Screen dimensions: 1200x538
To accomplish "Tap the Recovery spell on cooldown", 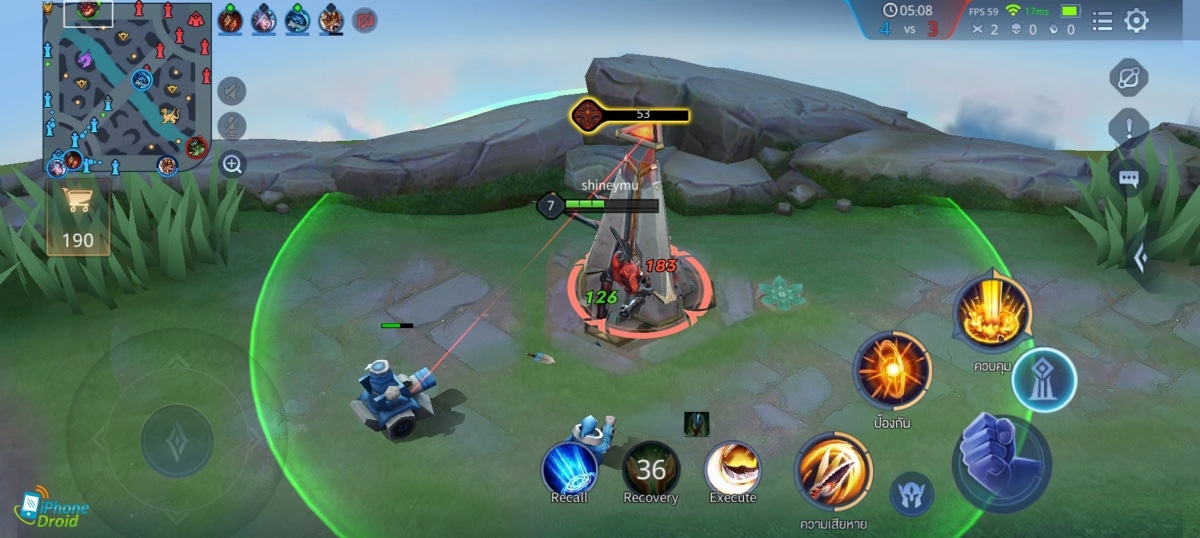I will [x=651, y=468].
